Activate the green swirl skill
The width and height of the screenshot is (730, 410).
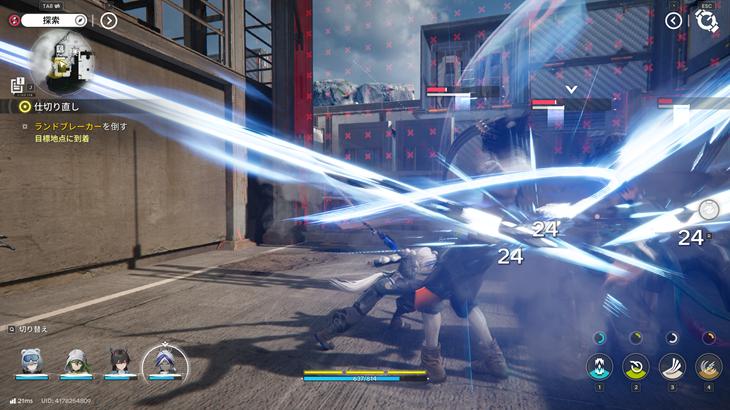coord(636,367)
